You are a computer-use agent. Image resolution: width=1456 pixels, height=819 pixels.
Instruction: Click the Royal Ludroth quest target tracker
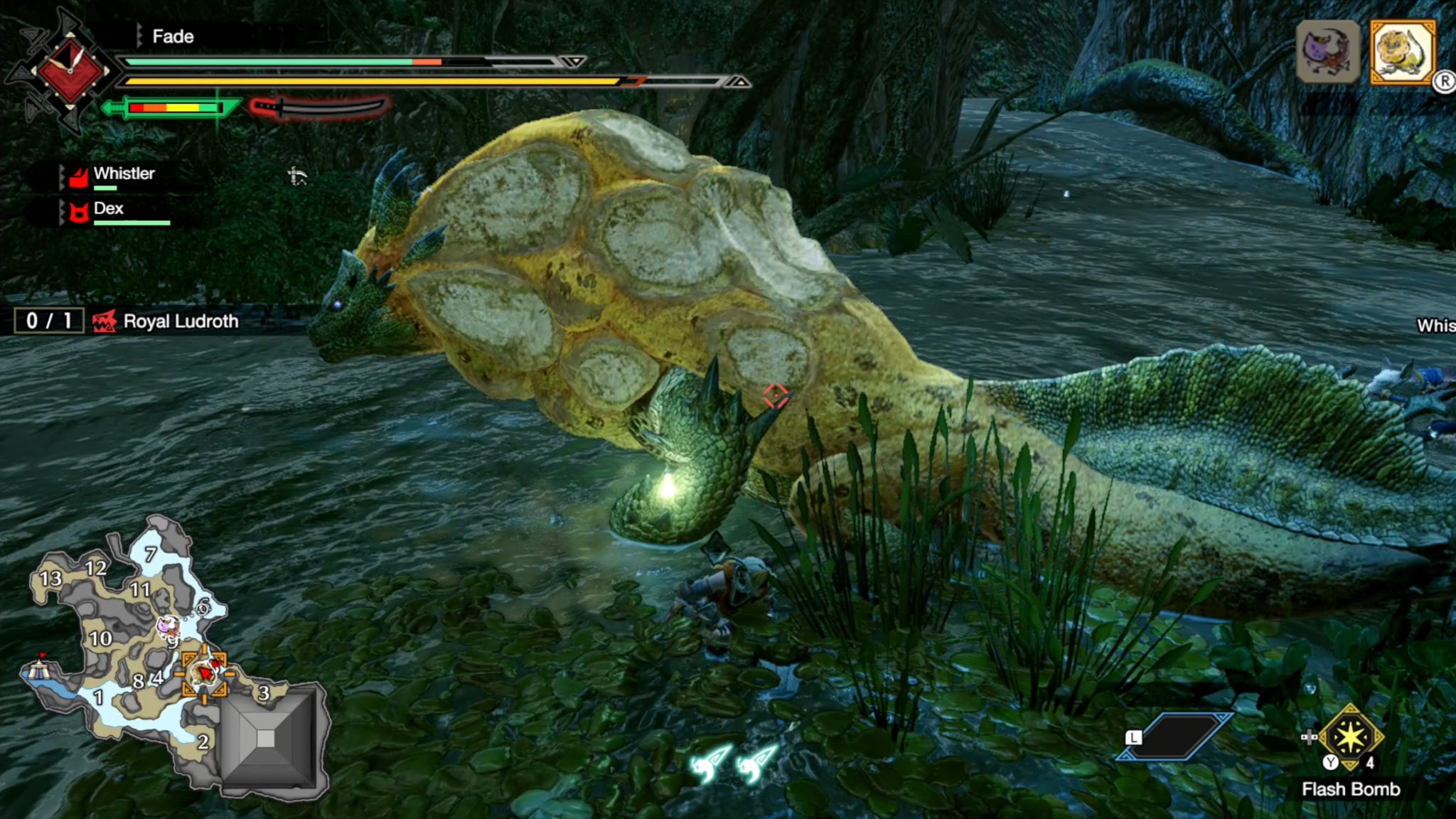point(128,321)
